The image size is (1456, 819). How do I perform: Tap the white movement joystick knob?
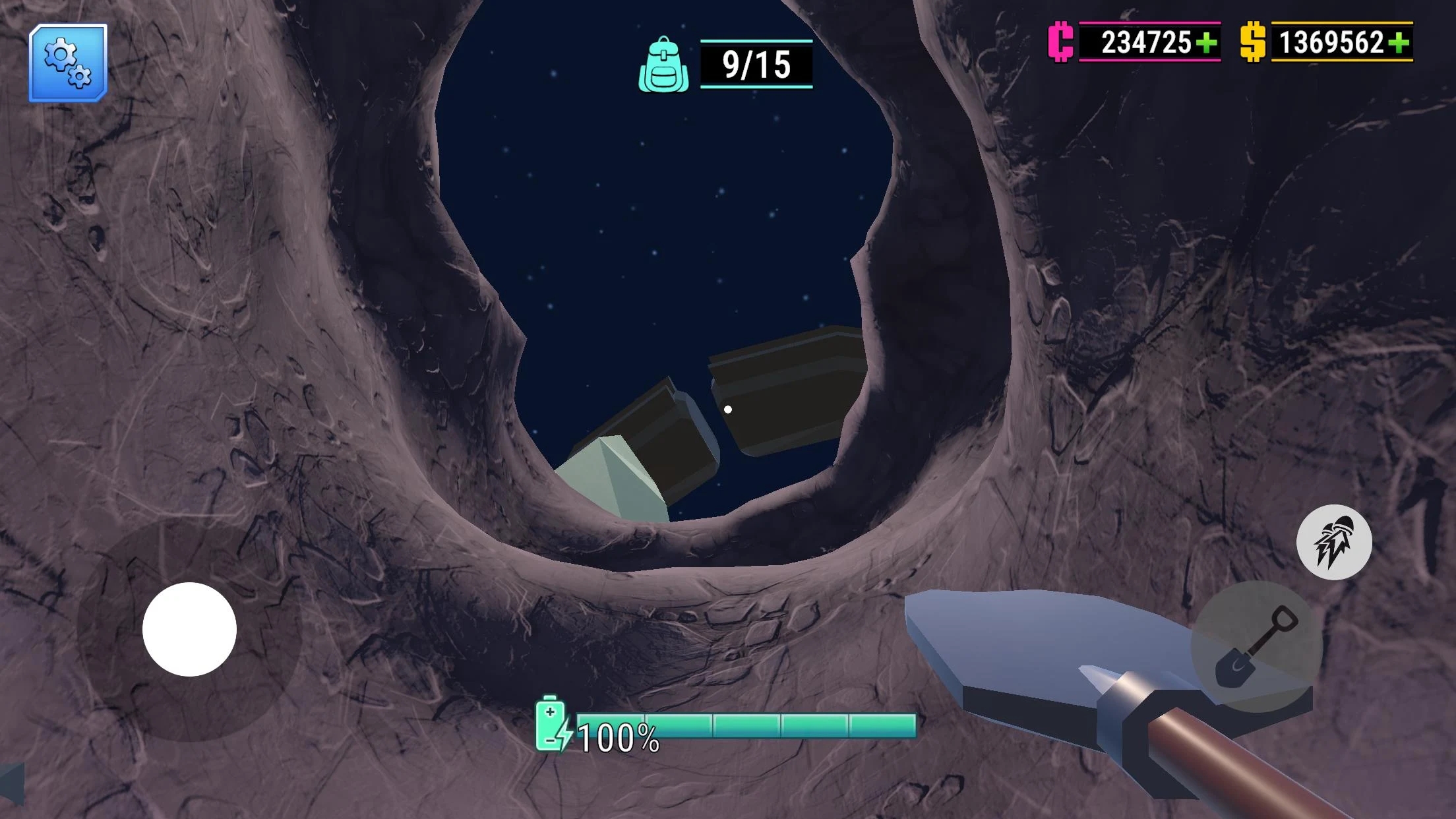[x=190, y=629]
